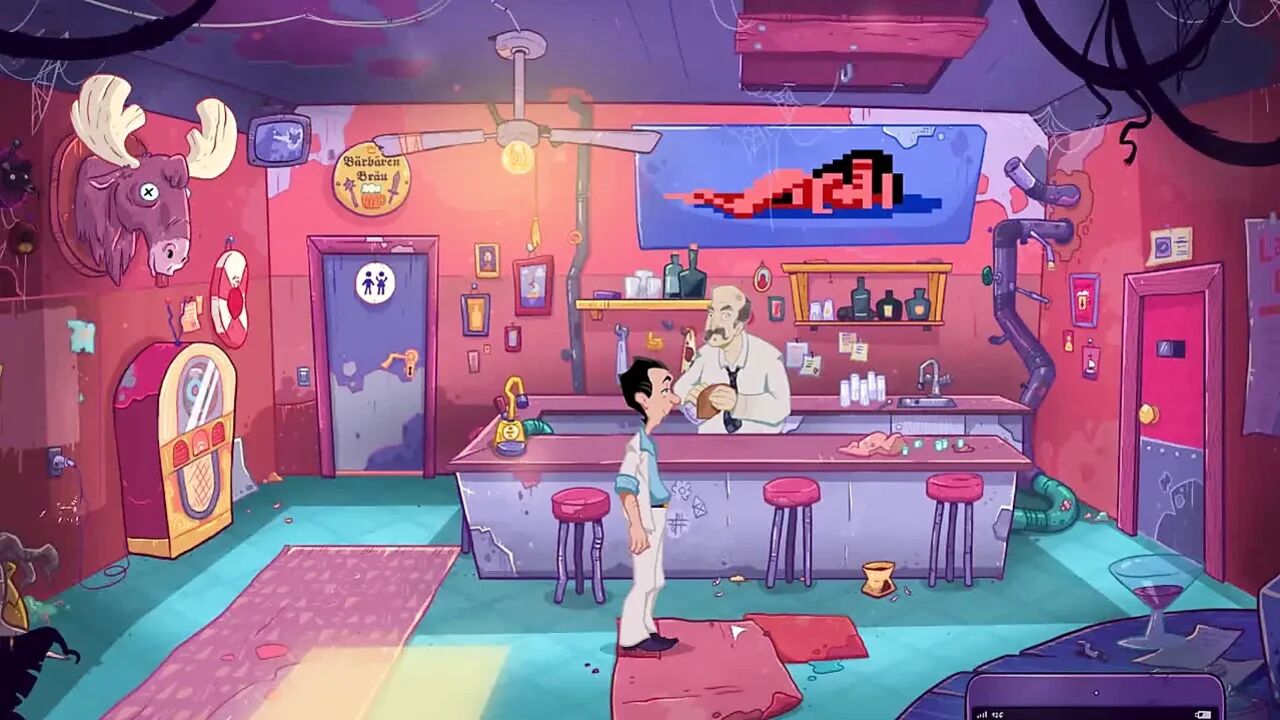Open the purple smartphone at the bottom
The width and height of the screenshot is (1280, 720).
click(x=1095, y=699)
